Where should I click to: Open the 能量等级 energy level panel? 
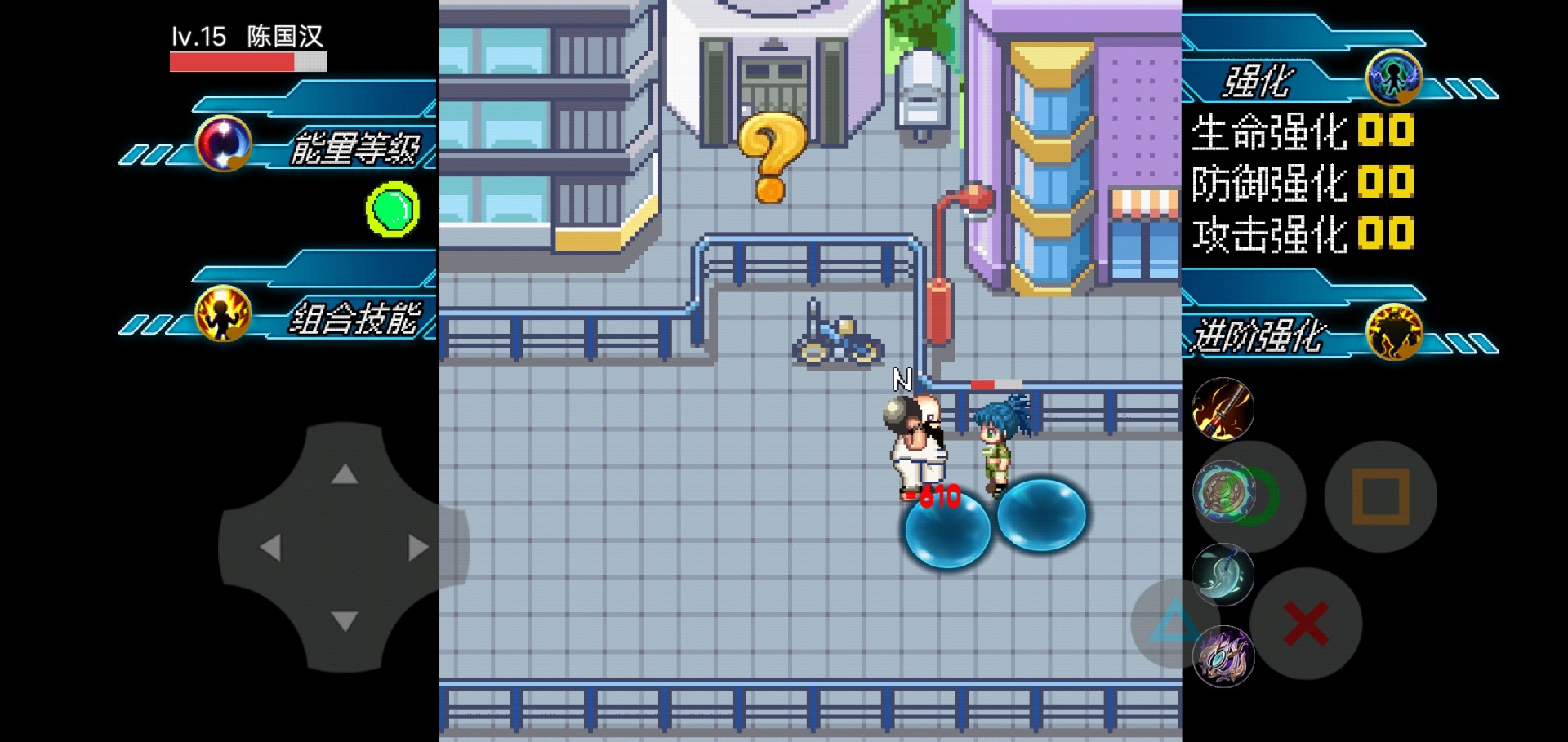click(x=353, y=148)
